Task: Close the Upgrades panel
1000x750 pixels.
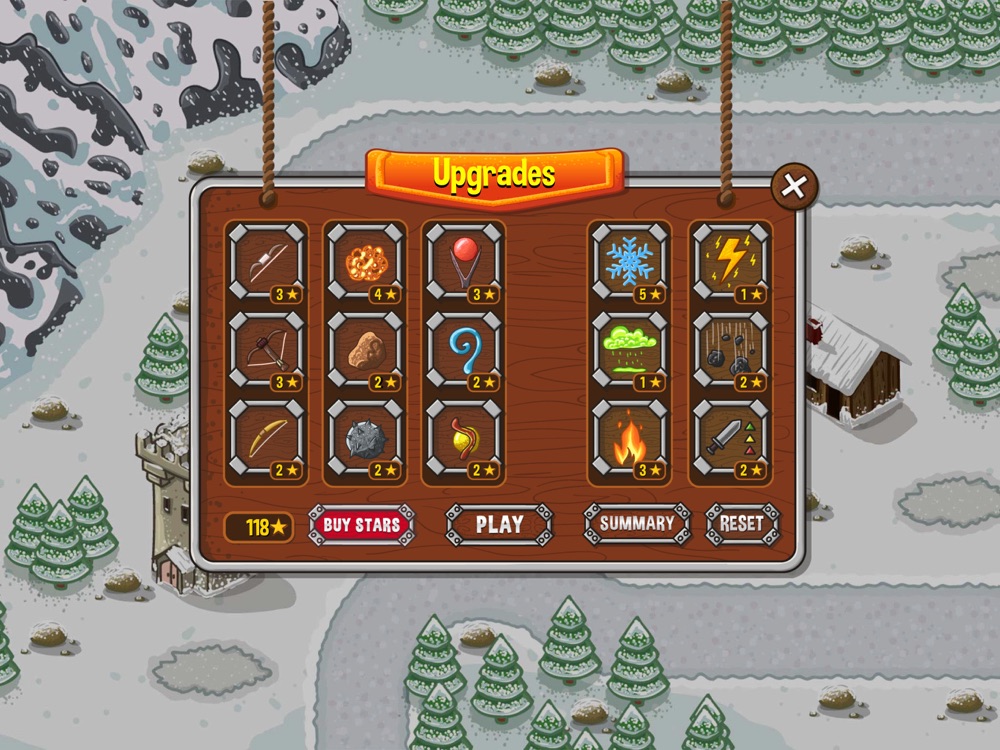Action: tap(794, 186)
